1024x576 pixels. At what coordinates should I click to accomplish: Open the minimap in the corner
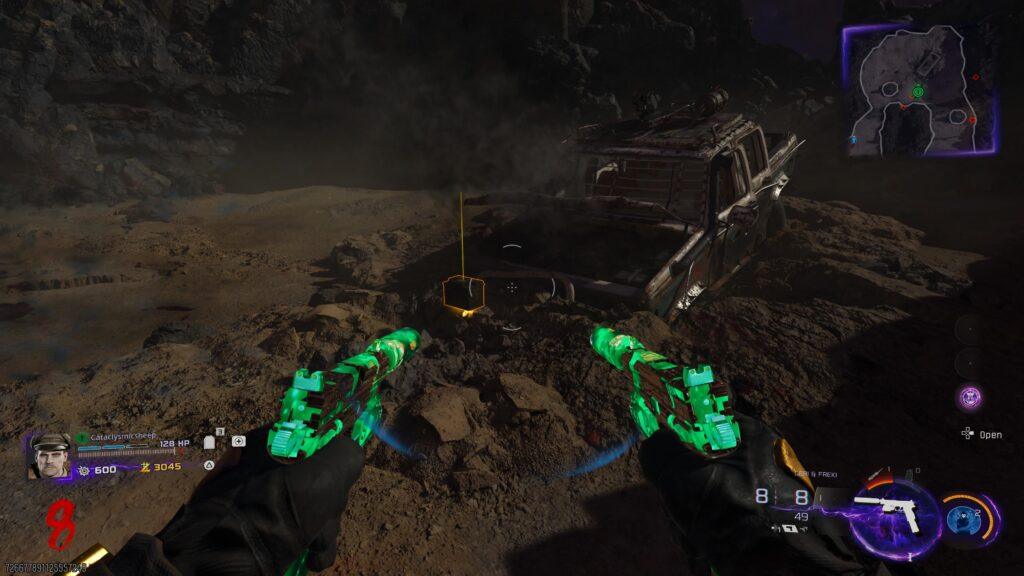(x=921, y=89)
